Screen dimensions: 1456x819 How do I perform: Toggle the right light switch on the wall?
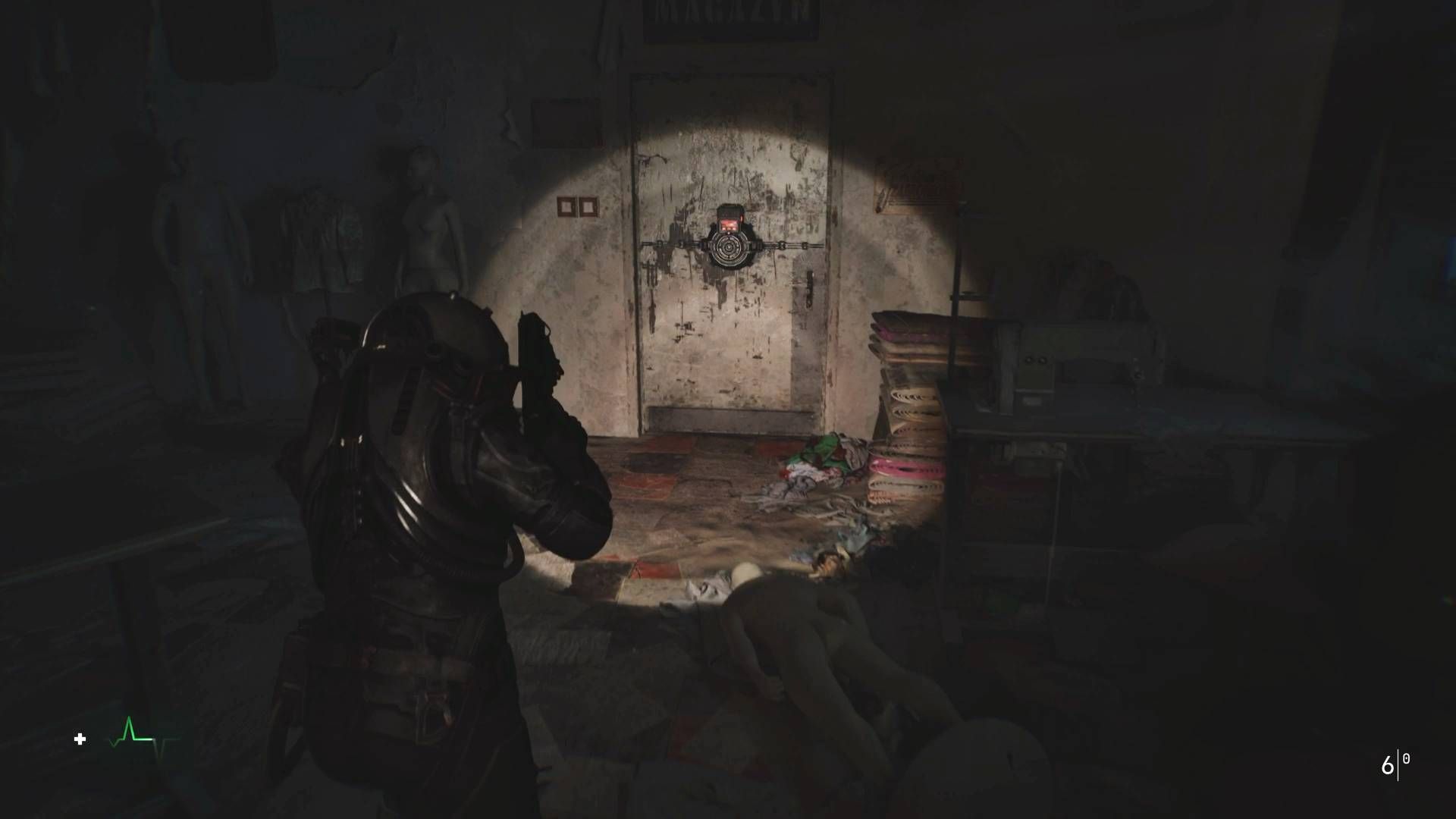click(589, 206)
